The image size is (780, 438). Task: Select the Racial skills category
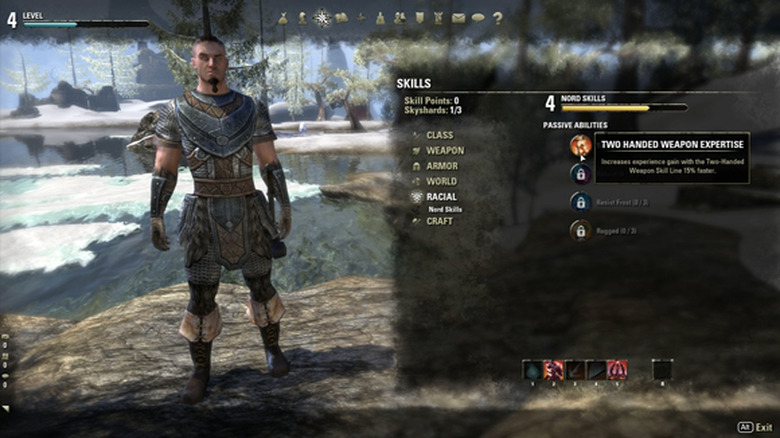[x=441, y=197]
